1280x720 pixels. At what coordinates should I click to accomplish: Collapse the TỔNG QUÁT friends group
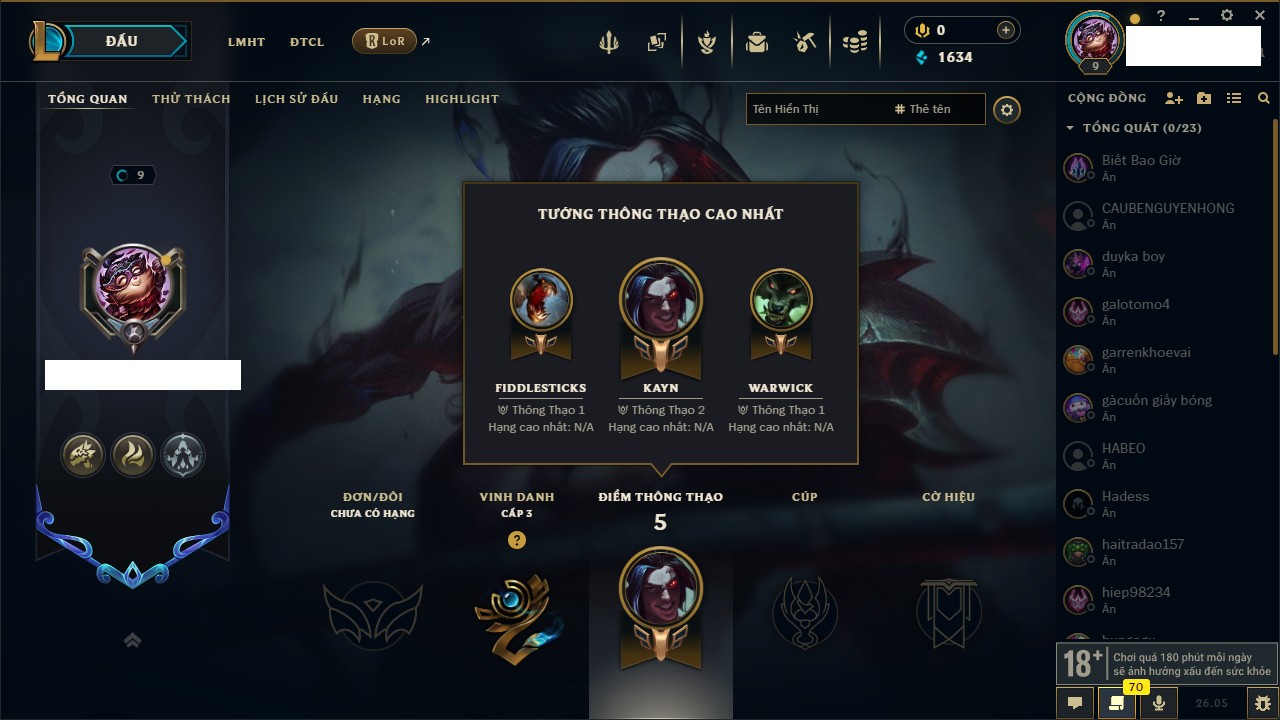coord(1070,128)
